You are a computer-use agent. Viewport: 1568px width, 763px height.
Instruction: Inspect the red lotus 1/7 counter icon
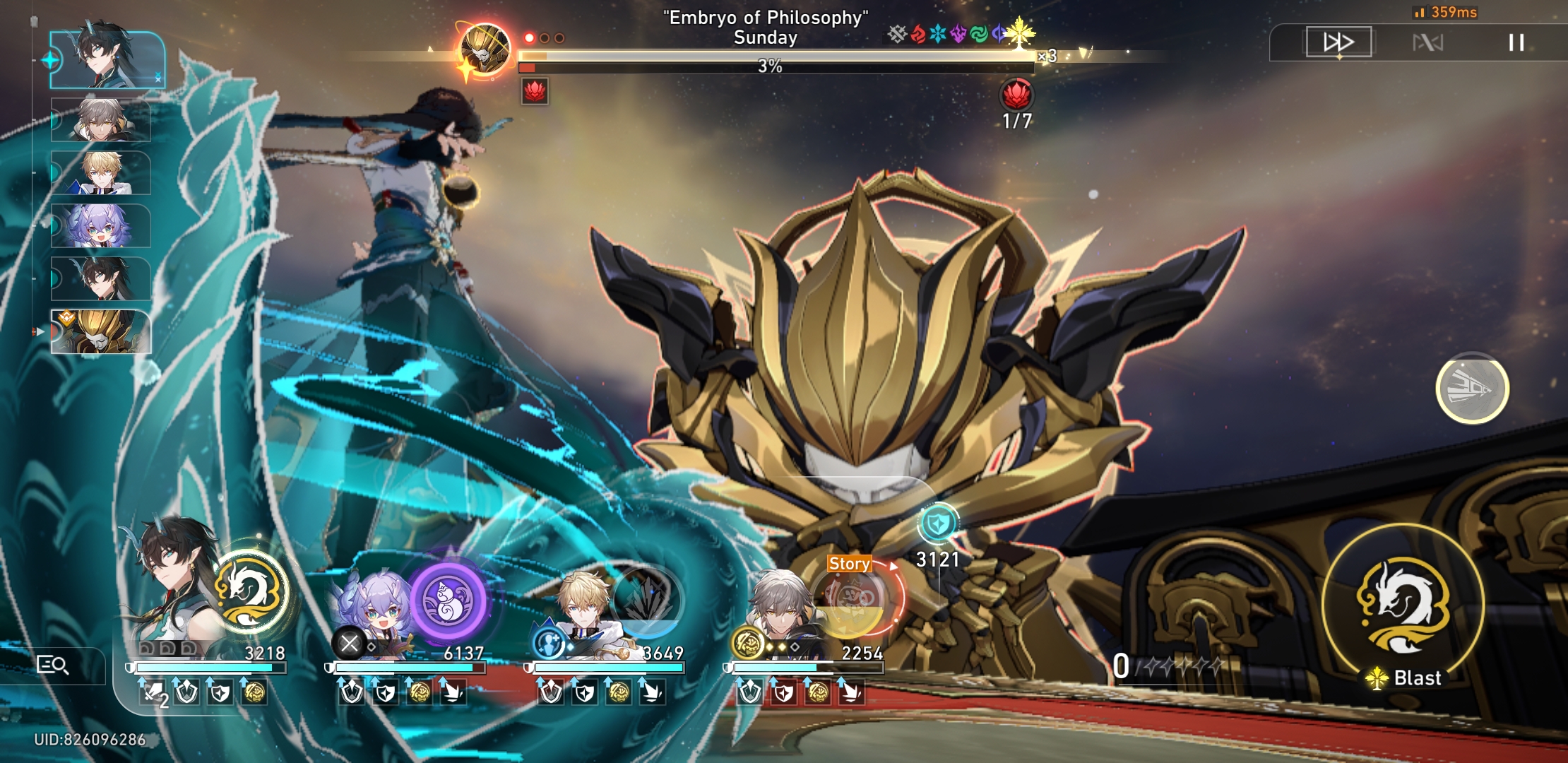pos(1016,94)
